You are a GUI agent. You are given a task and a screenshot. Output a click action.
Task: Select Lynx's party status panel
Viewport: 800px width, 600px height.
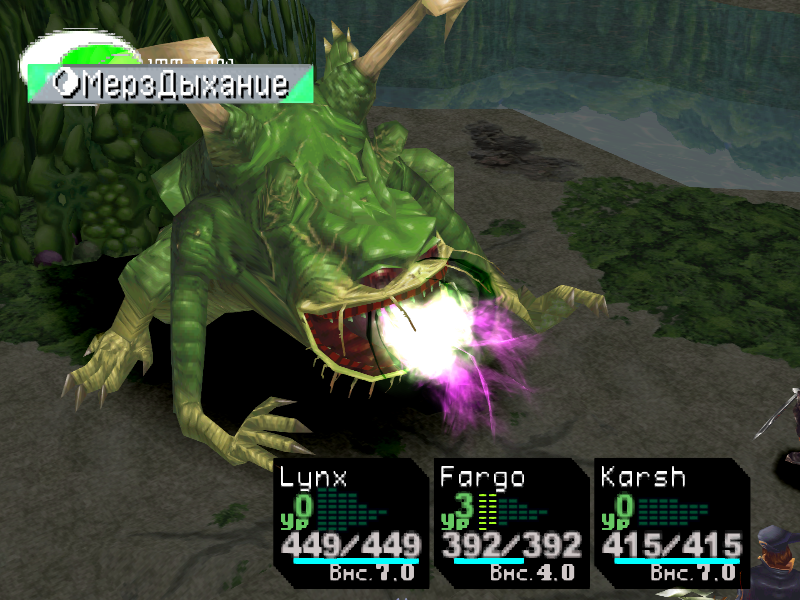(349, 523)
